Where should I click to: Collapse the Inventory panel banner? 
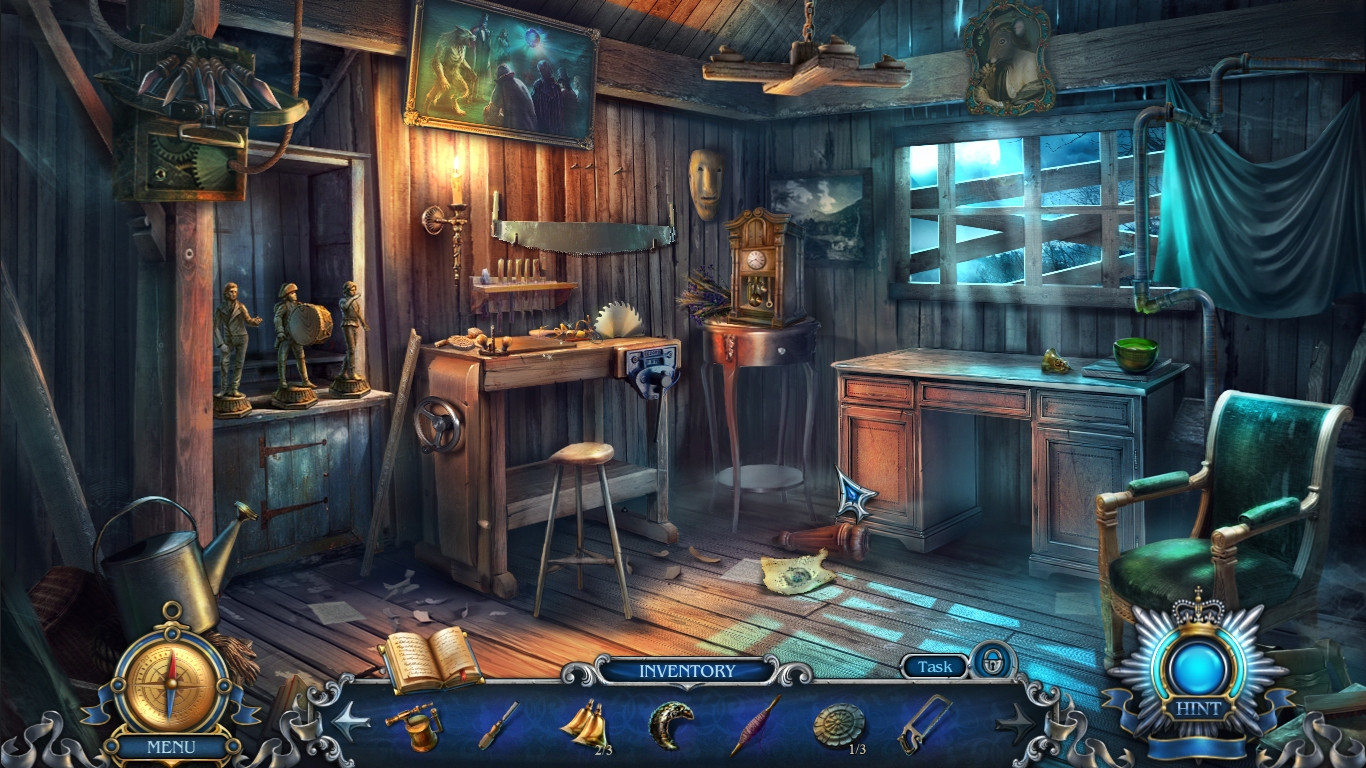click(686, 672)
